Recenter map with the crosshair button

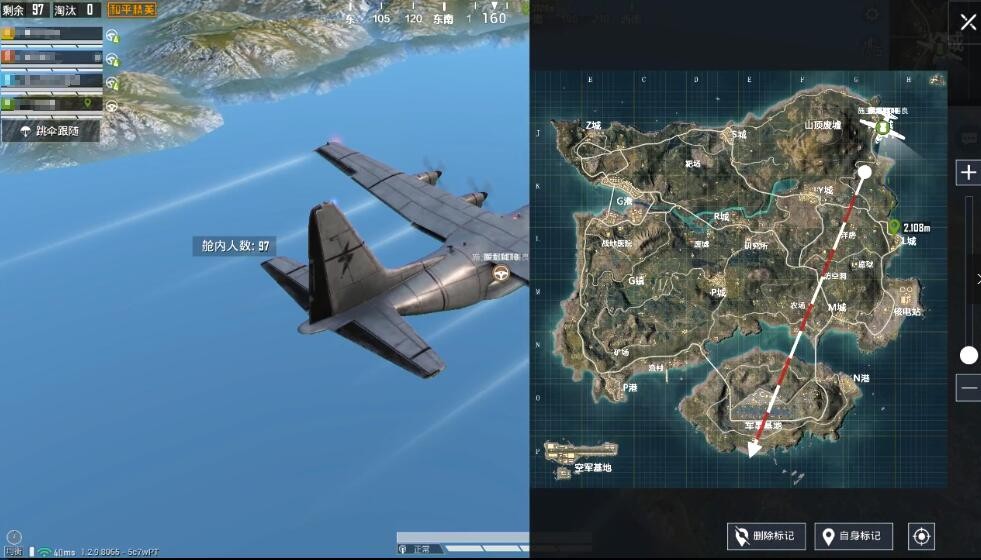pos(921,536)
